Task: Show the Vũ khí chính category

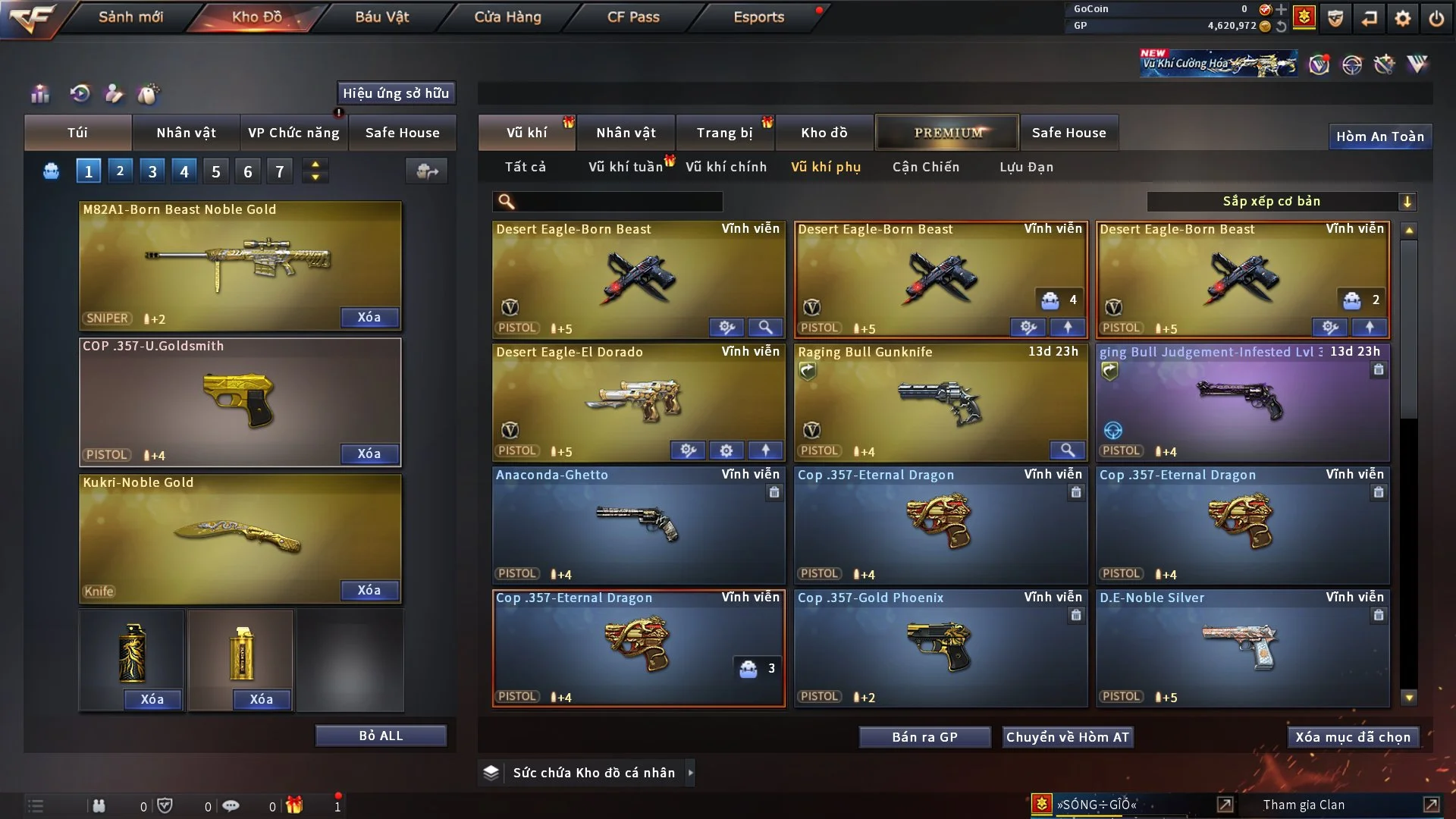Action: (x=726, y=167)
